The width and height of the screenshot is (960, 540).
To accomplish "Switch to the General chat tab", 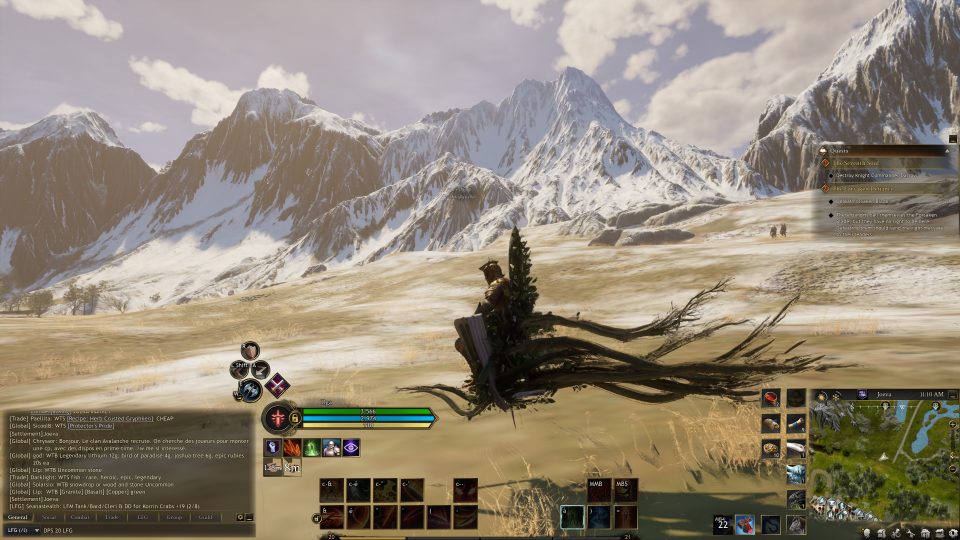I will coord(20,517).
